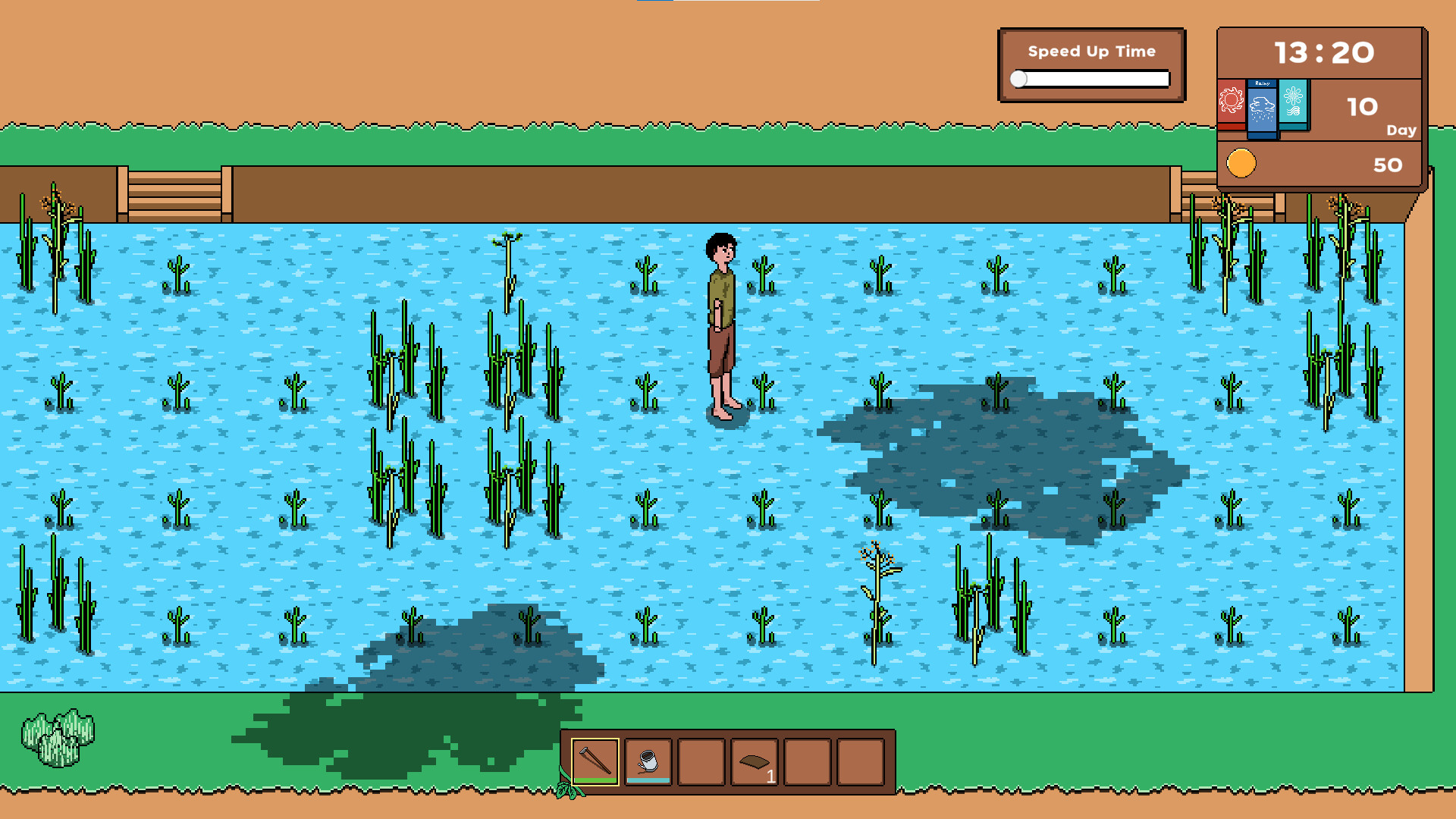Click the sun icon on the red weather card

tap(1230, 99)
